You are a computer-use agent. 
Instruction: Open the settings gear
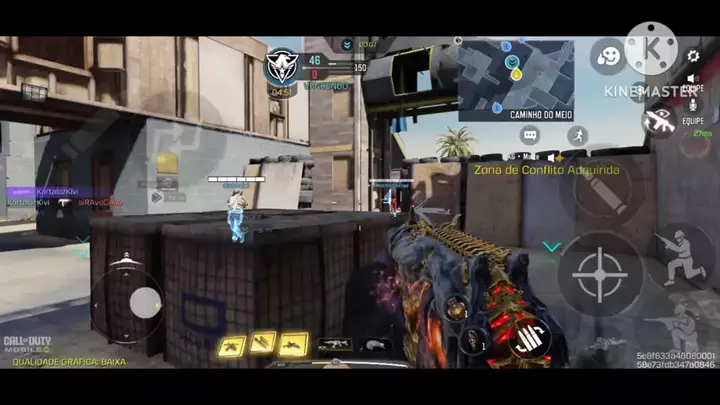693,57
